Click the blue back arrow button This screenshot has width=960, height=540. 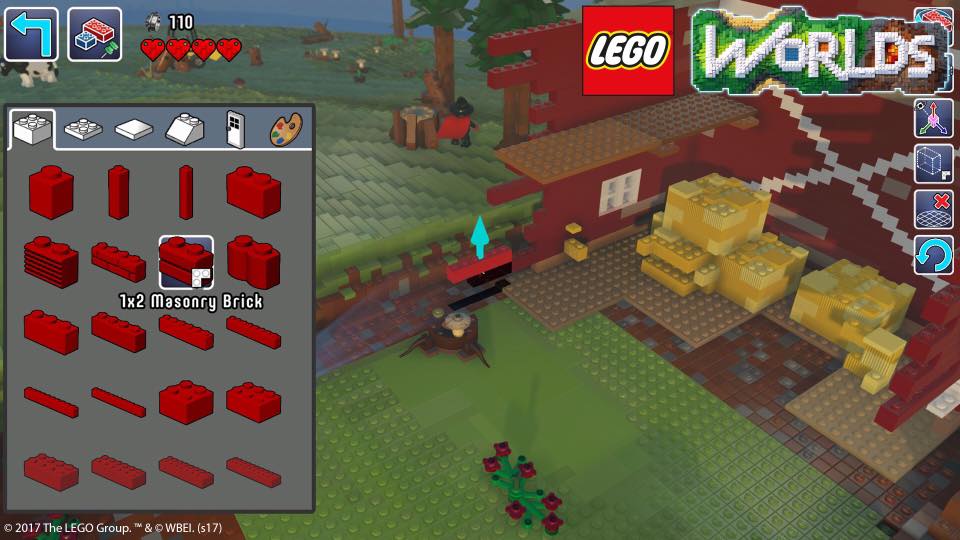32,35
